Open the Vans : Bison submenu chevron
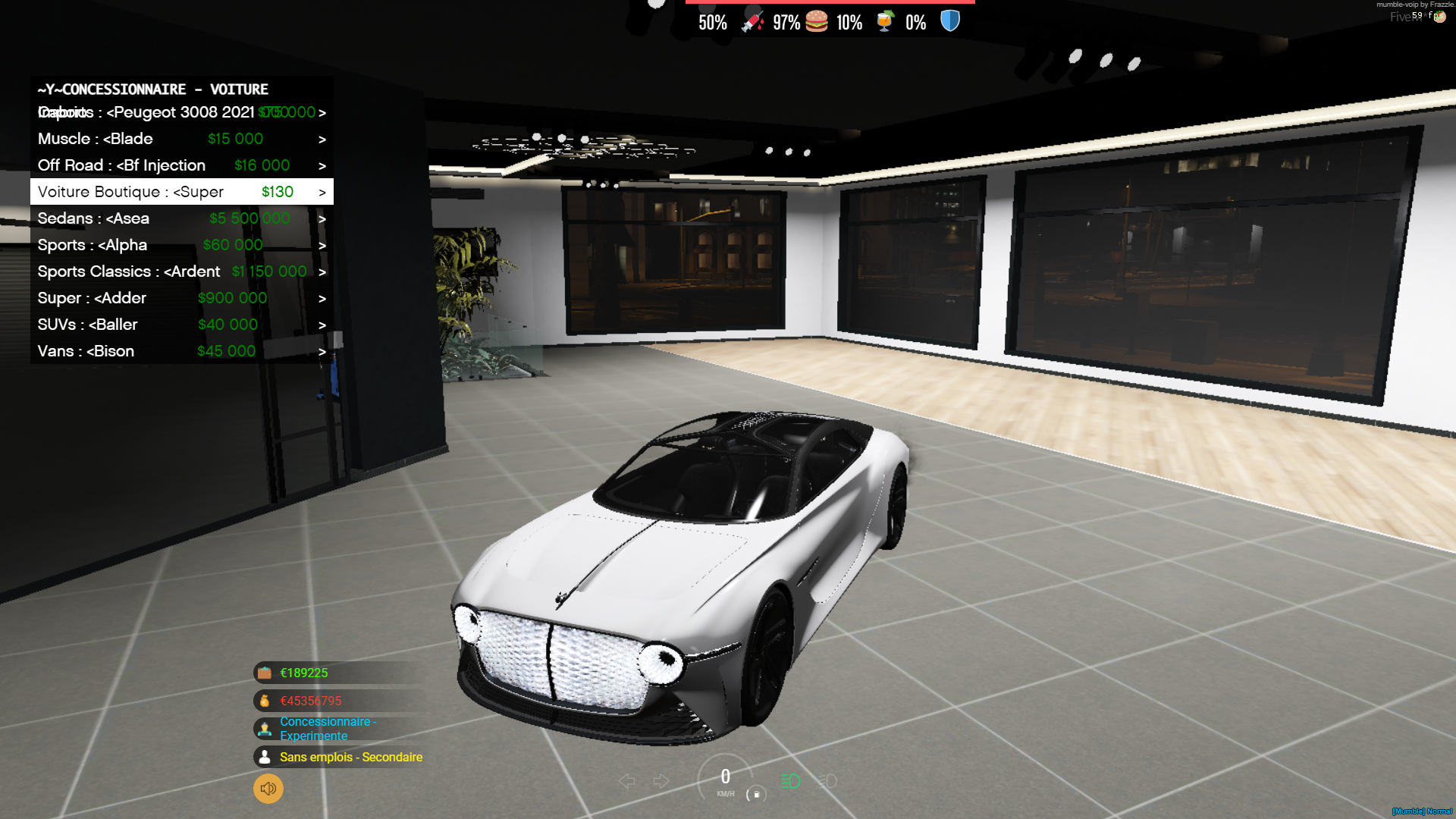This screenshot has height=819, width=1456. coord(322,350)
